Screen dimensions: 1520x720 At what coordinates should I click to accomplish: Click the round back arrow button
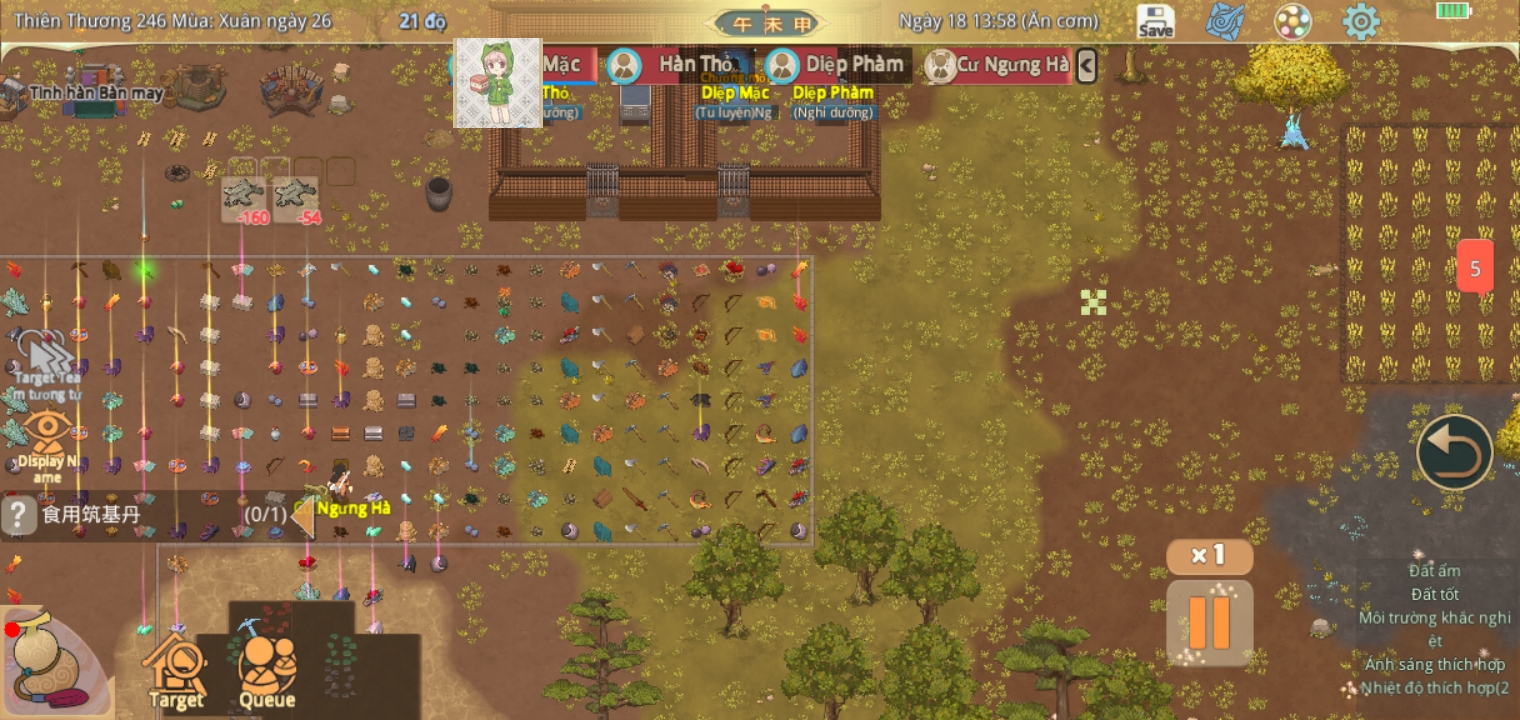pyautogui.click(x=1454, y=452)
